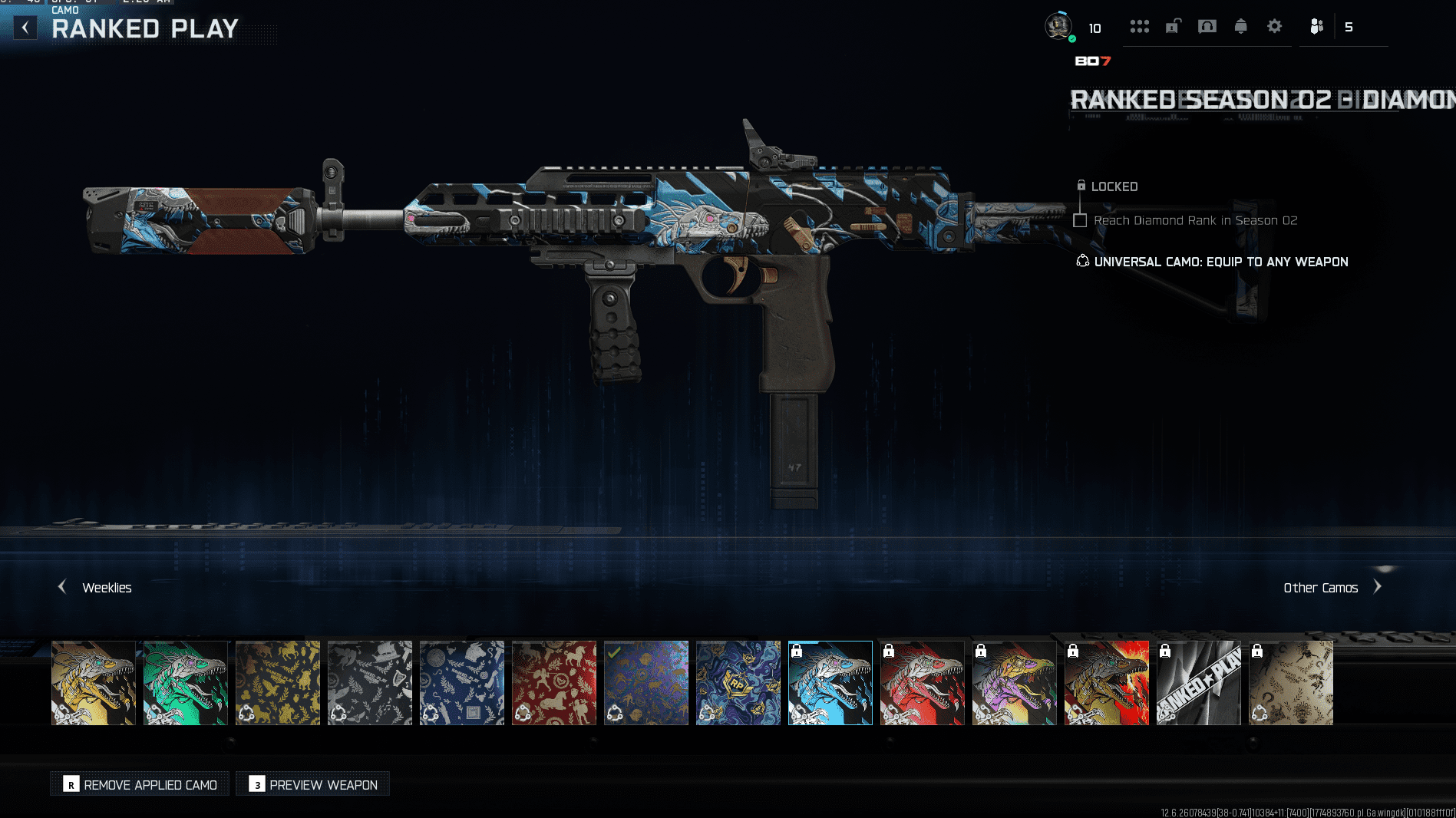1456x818 pixels.
Task: Open the headset voice chat icon
Action: click(1207, 27)
